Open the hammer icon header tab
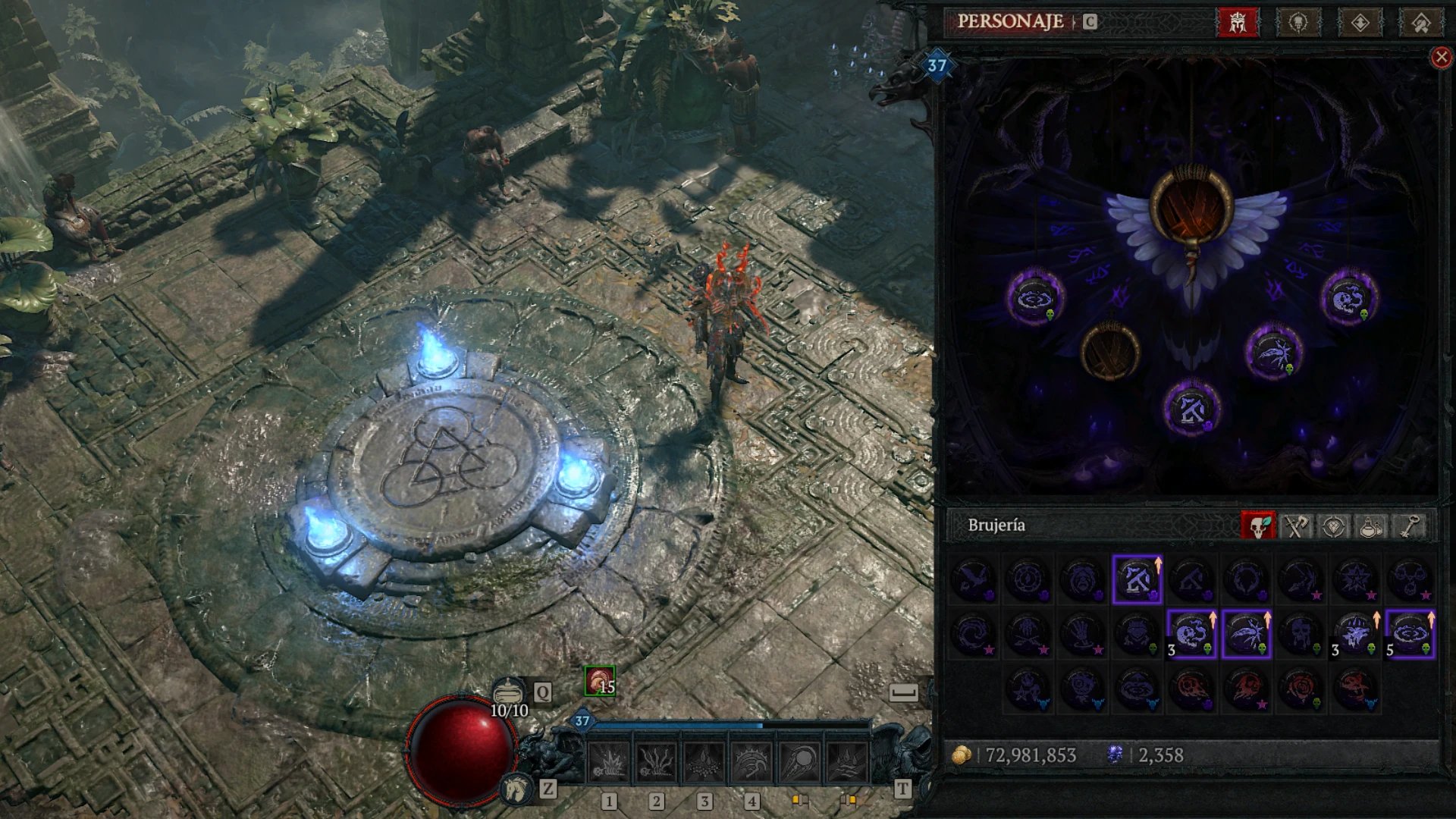 click(1420, 22)
